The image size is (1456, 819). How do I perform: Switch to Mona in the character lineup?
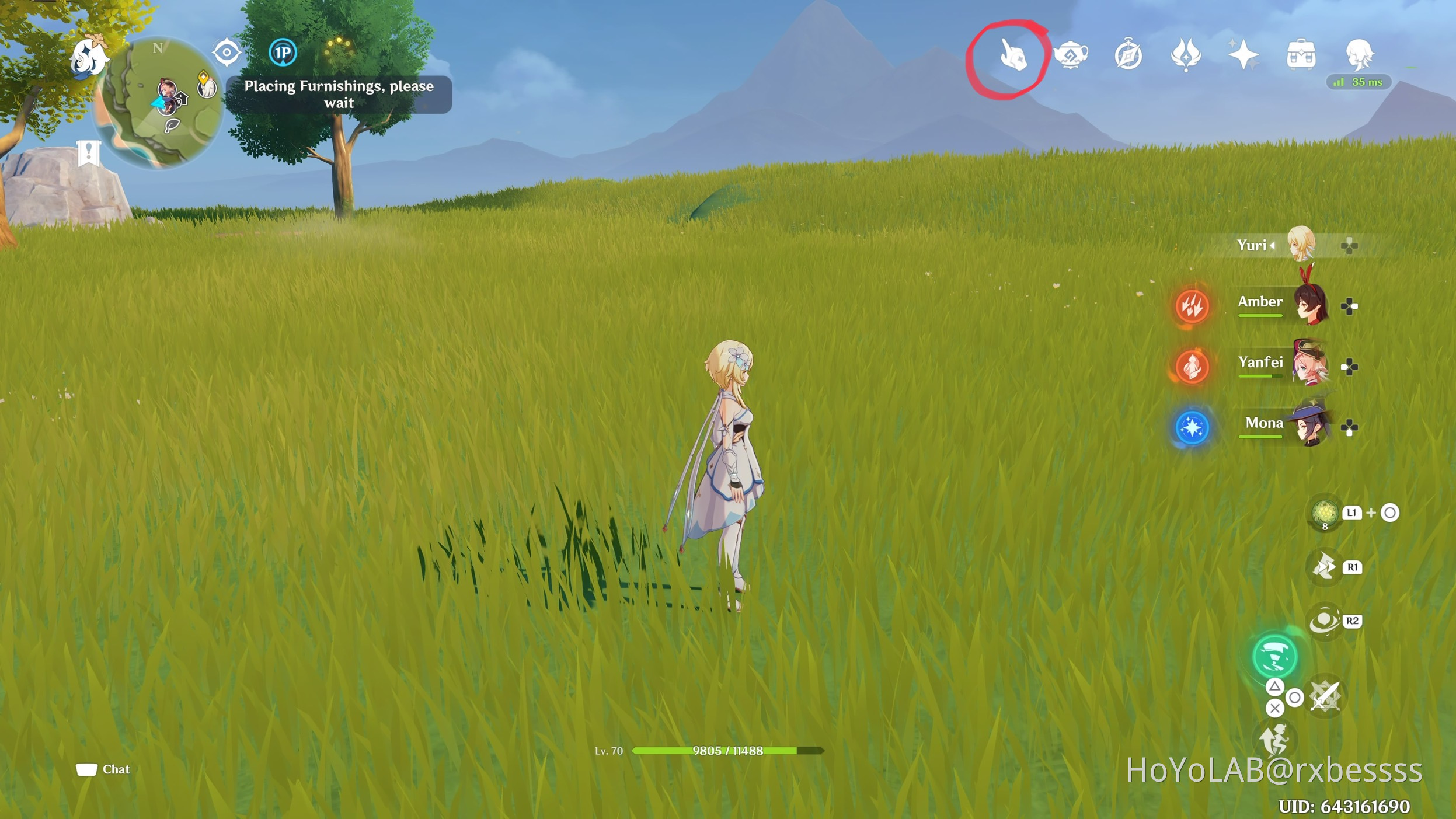click(x=1311, y=425)
